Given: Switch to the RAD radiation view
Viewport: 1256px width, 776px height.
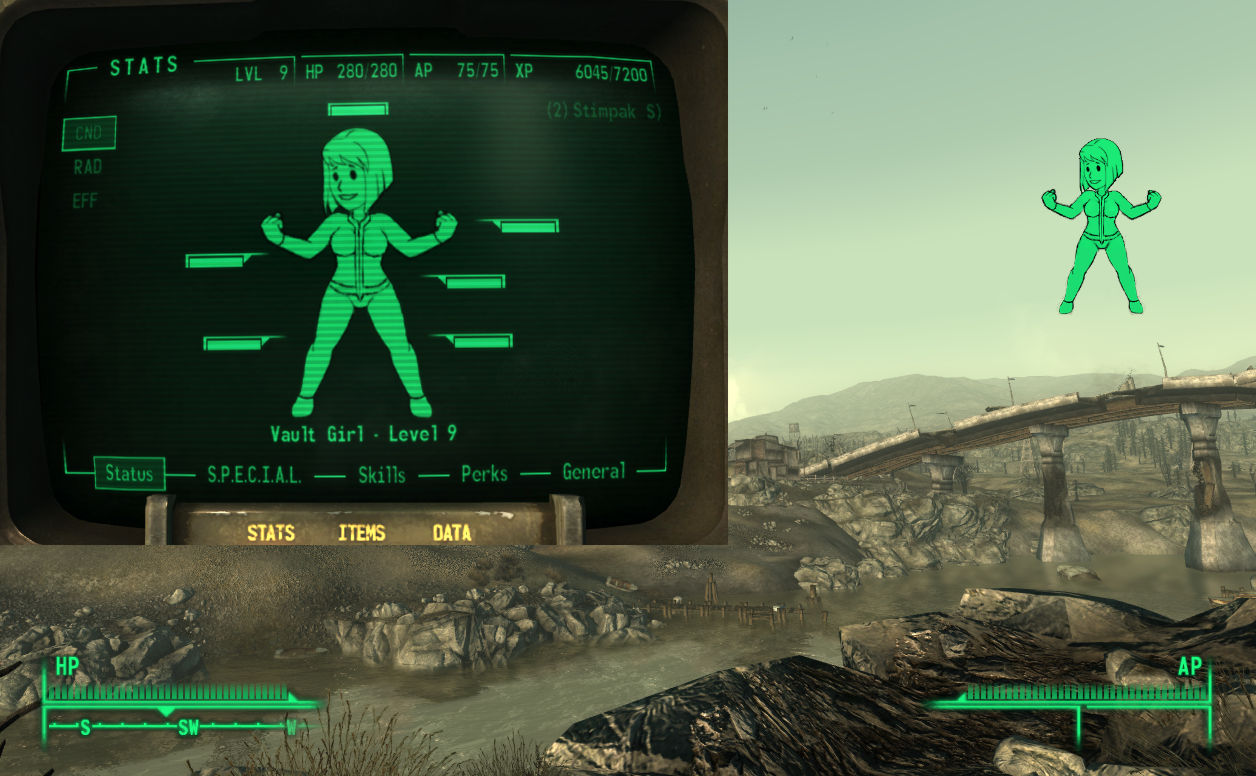Looking at the screenshot, I should click(88, 167).
